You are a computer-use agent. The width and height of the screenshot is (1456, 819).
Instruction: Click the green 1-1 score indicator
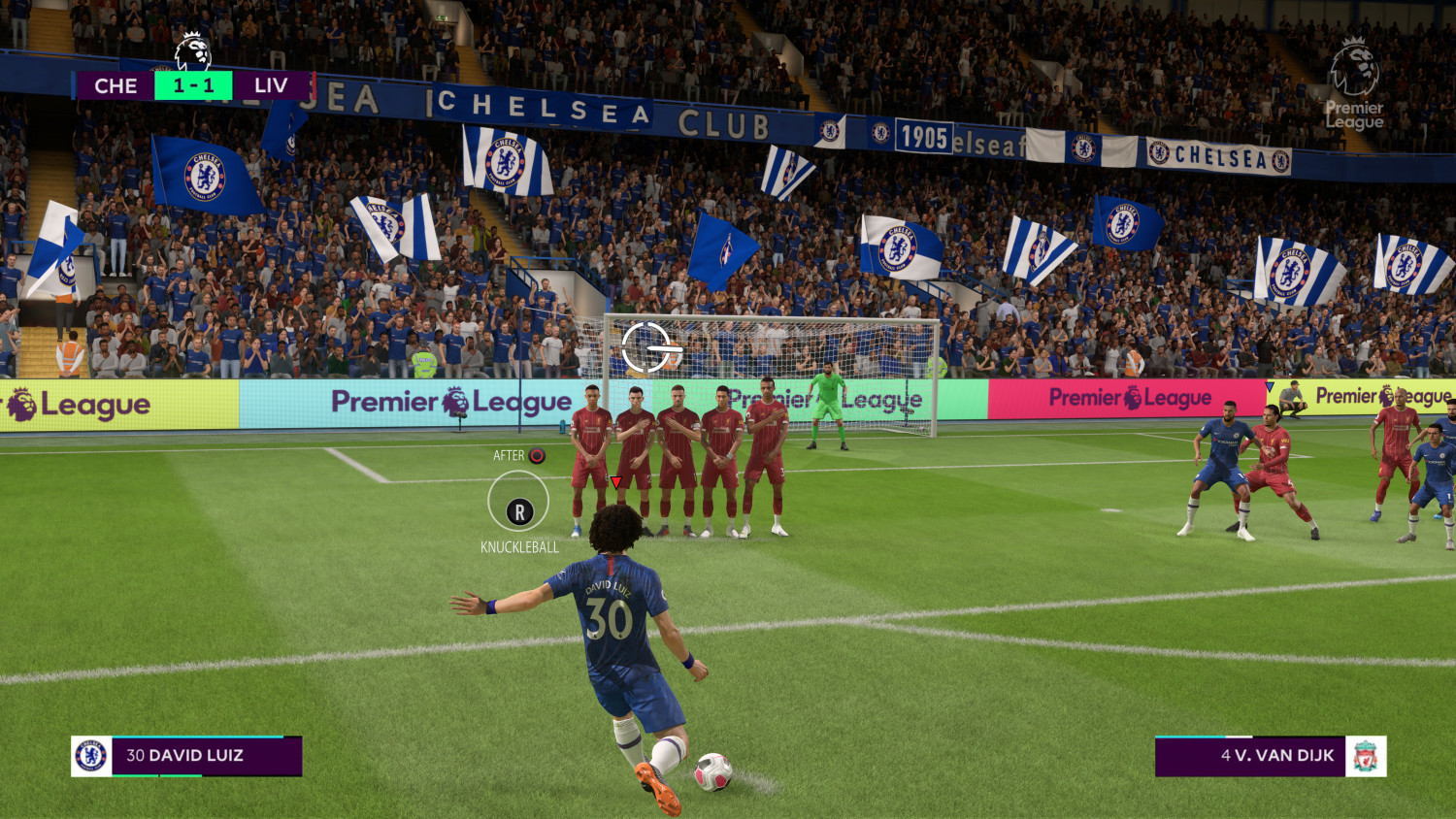(x=191, y=85)
